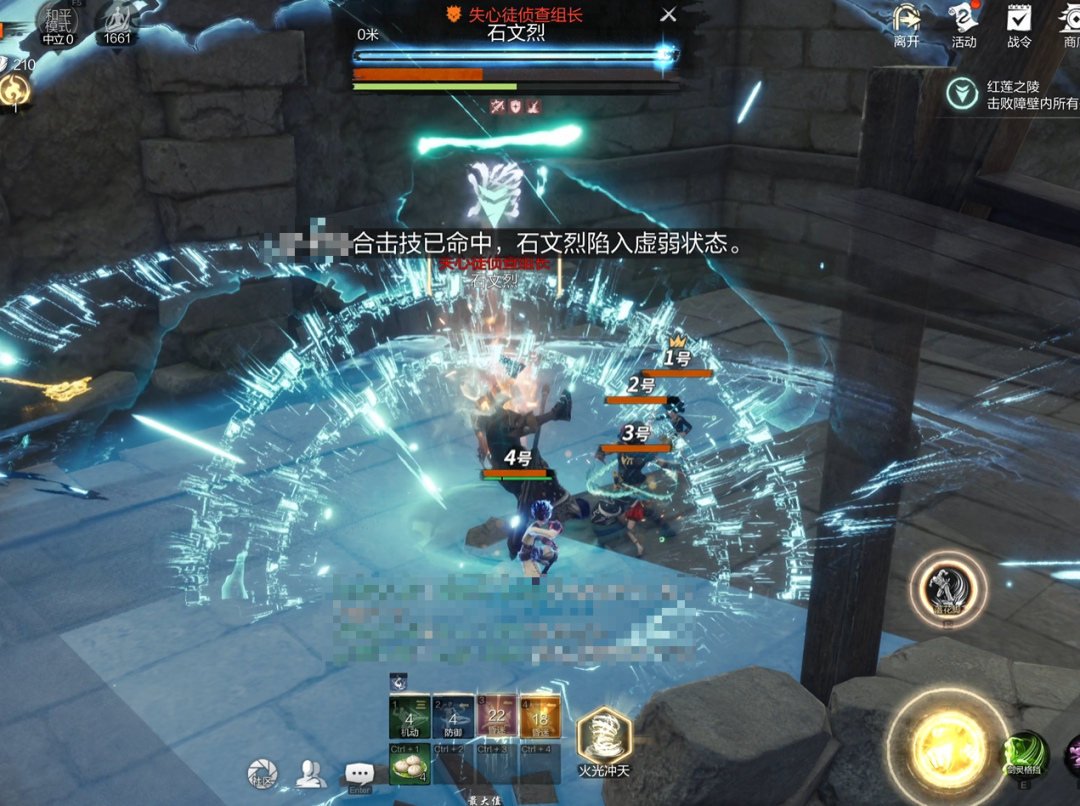The width and height of the screenshot is (1080, 806).
Task: Click the 1661 combat power icon
Action: pyautogui.click(x=117, y=24)
